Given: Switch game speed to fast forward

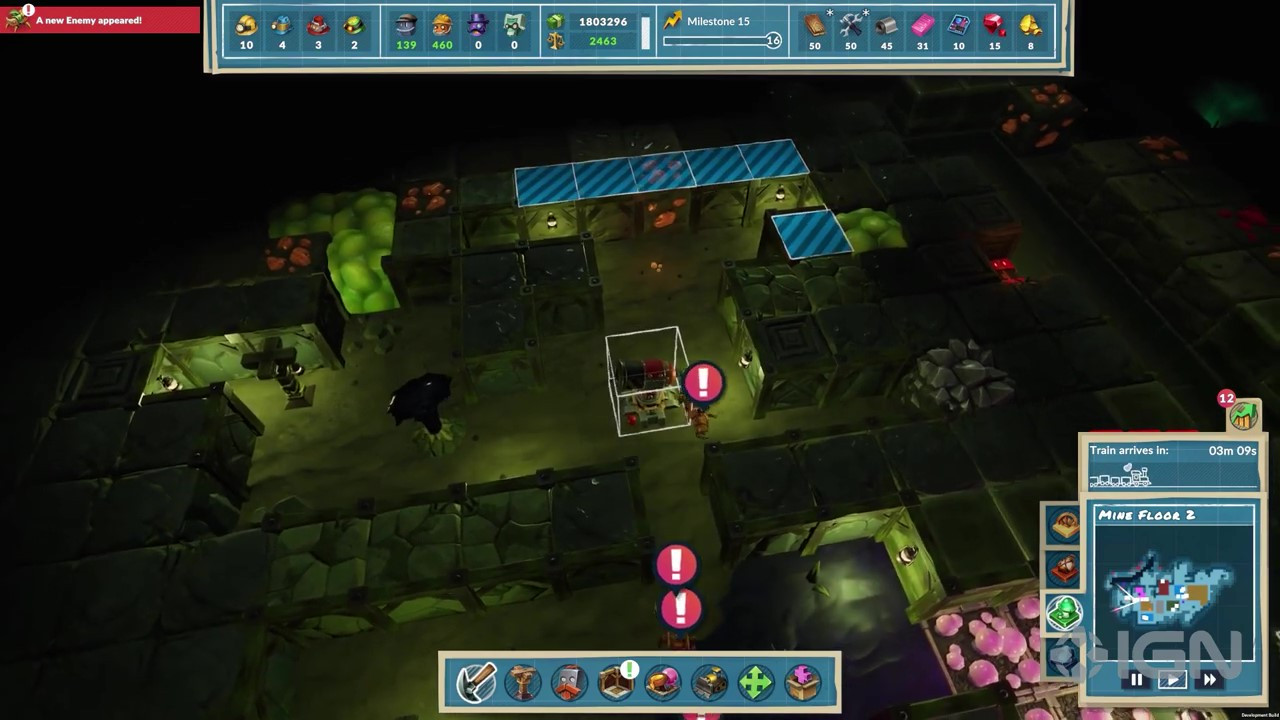Looking at the screenshot, I should point(1209,680).
